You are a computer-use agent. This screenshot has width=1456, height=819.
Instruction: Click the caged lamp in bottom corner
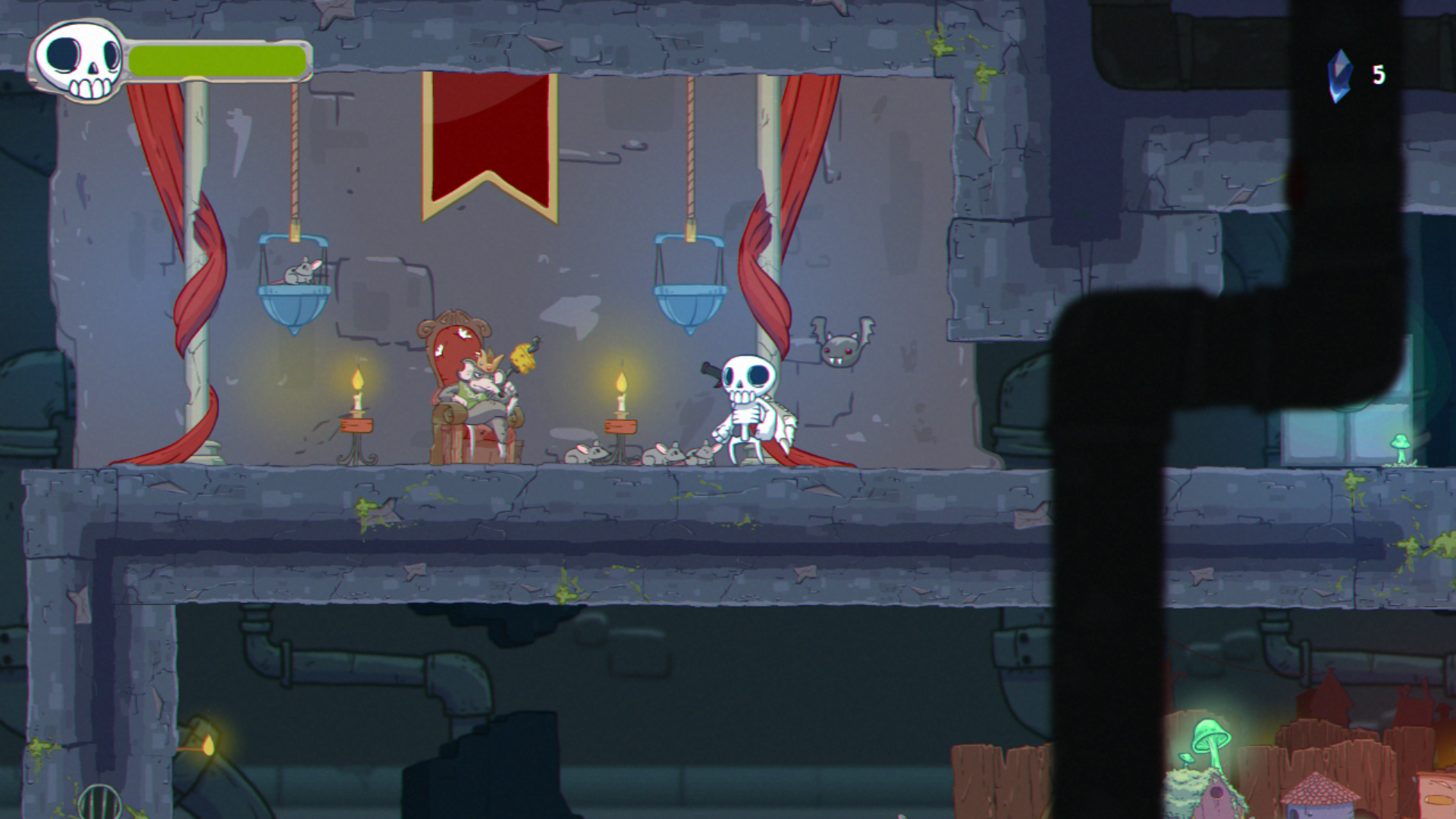(x=99, y=802)
